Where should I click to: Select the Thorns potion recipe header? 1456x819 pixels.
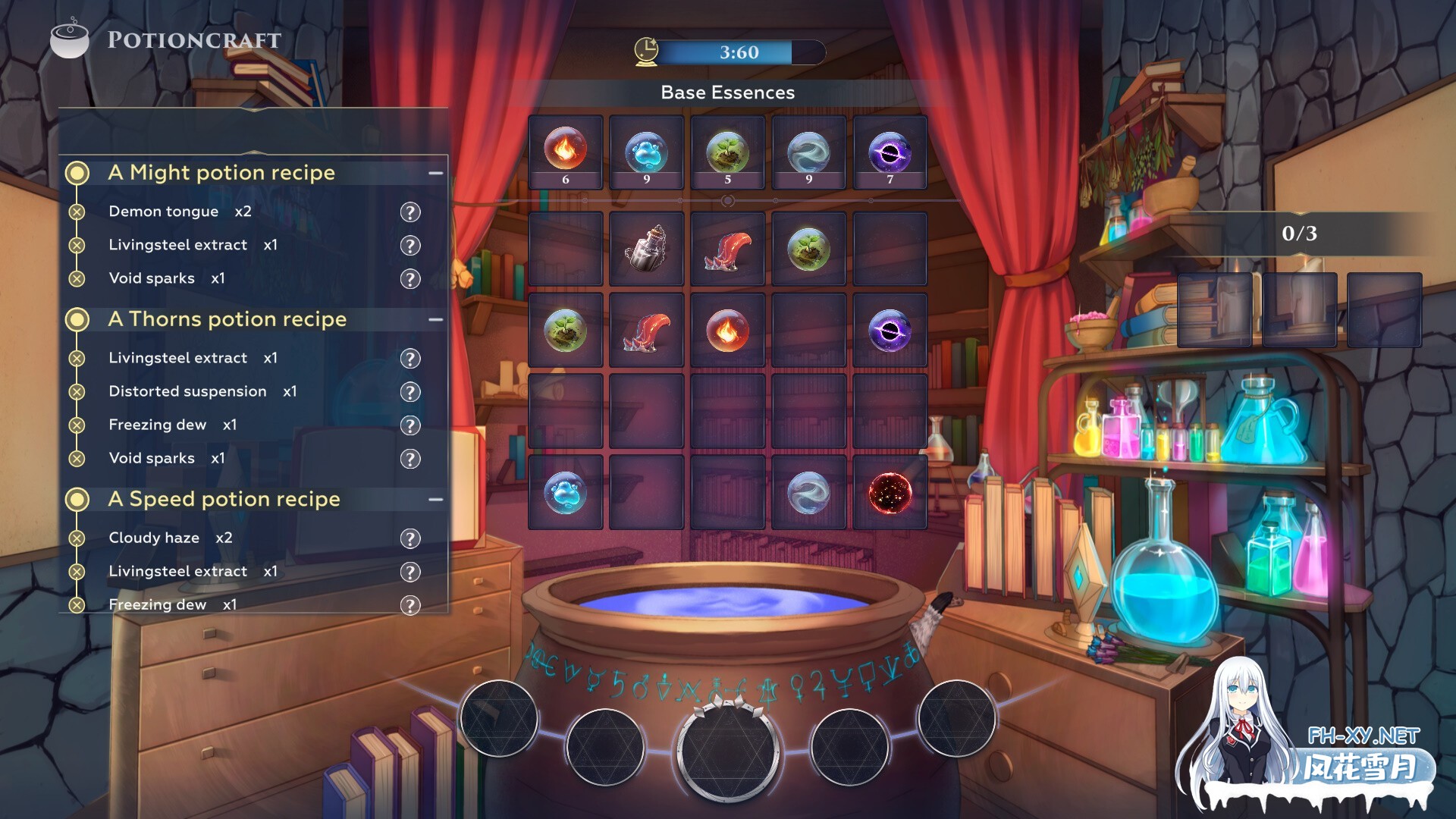[x=227, y=319]
